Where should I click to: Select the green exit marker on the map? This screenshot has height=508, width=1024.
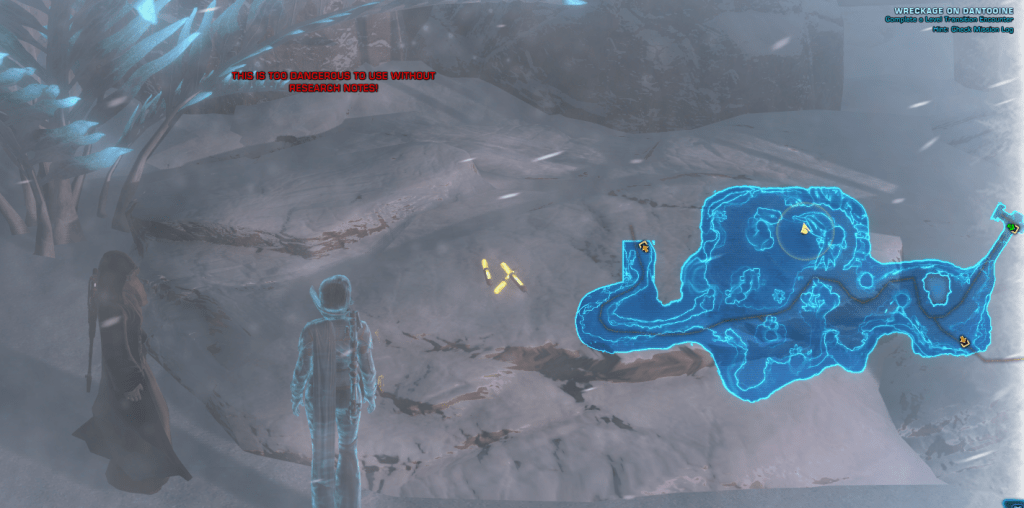1013,227
